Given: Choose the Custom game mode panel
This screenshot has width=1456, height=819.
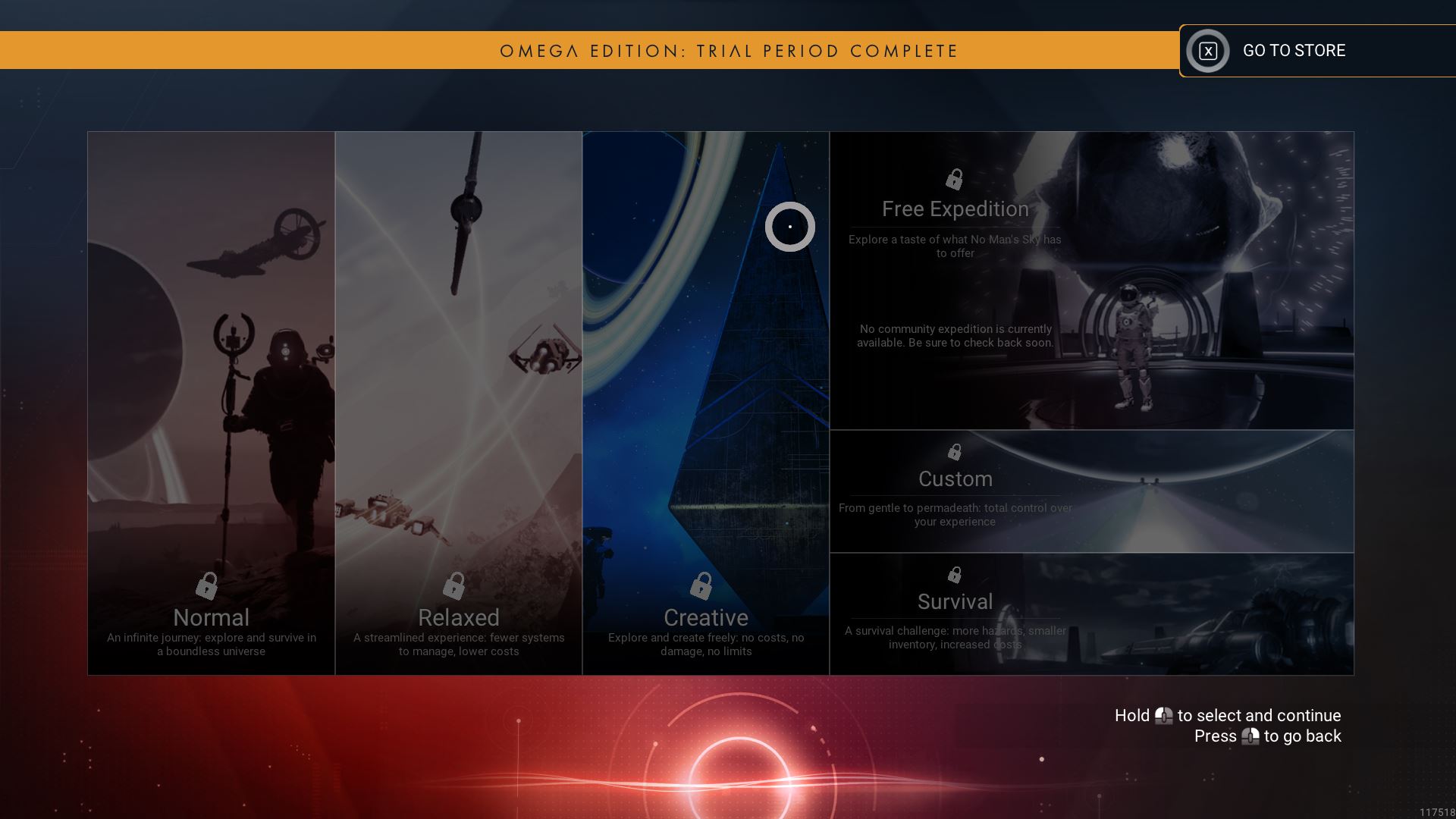Looking at the screenshot, I should 1091,491.
